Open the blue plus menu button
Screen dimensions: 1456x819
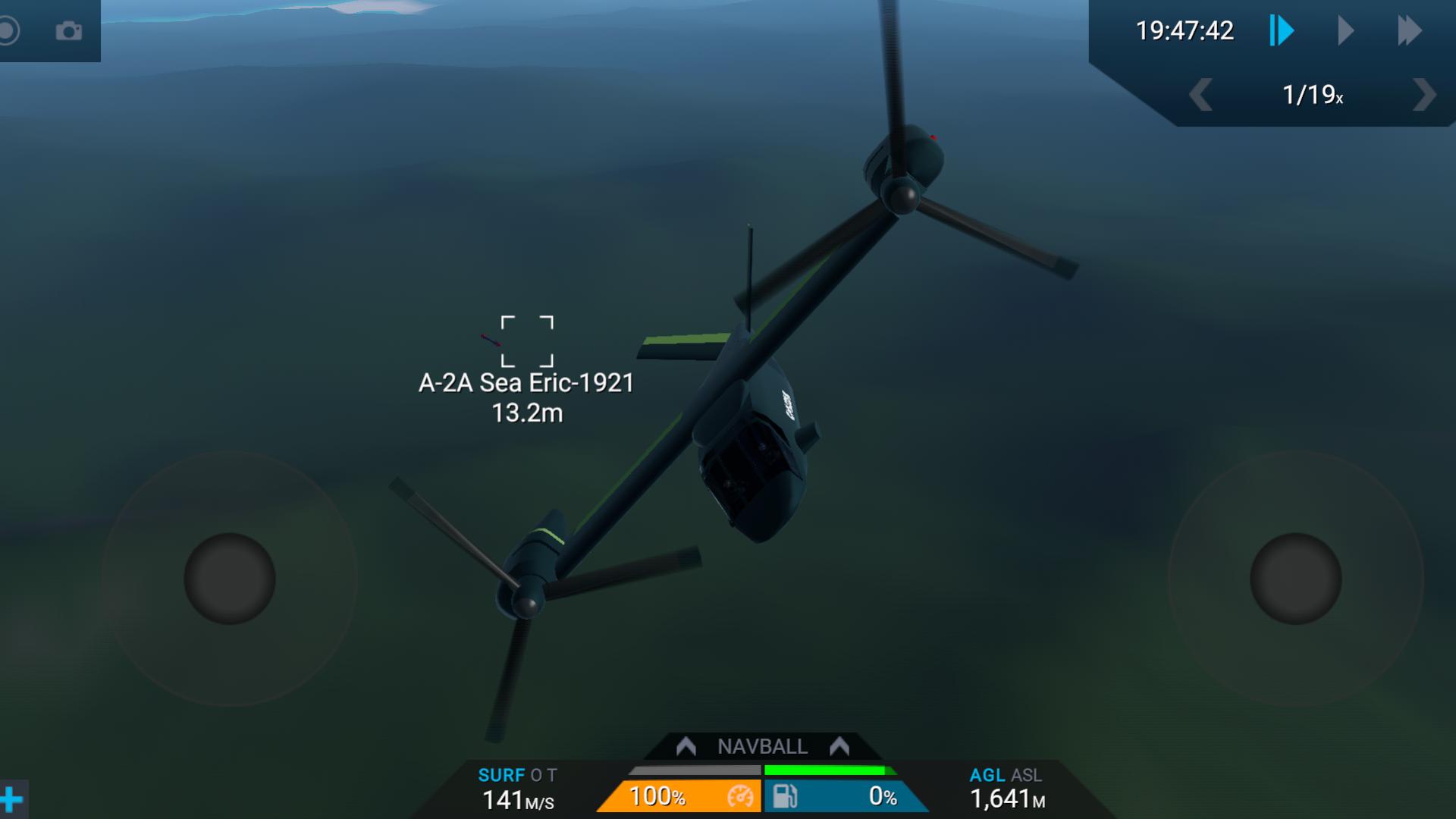pyautogui.click(x=11, y=799)
